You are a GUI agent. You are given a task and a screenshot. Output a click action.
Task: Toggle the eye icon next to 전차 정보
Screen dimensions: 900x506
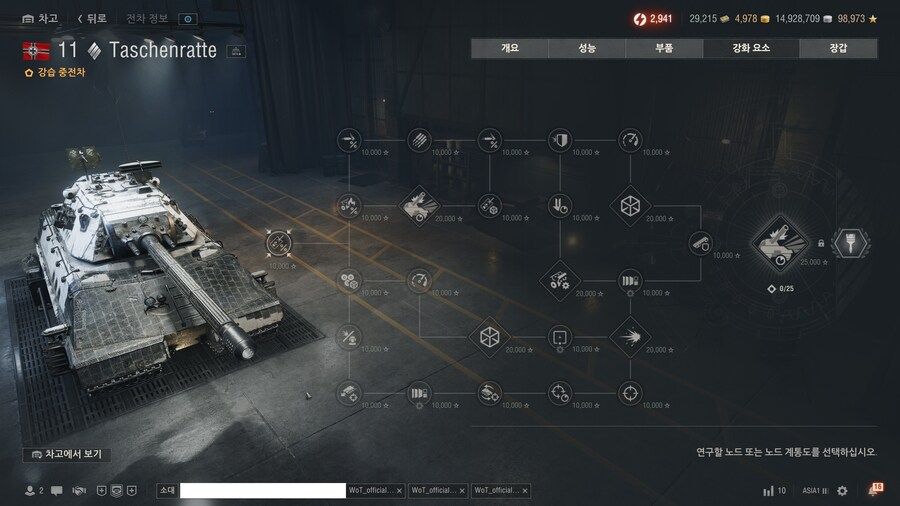coord(187,19)
